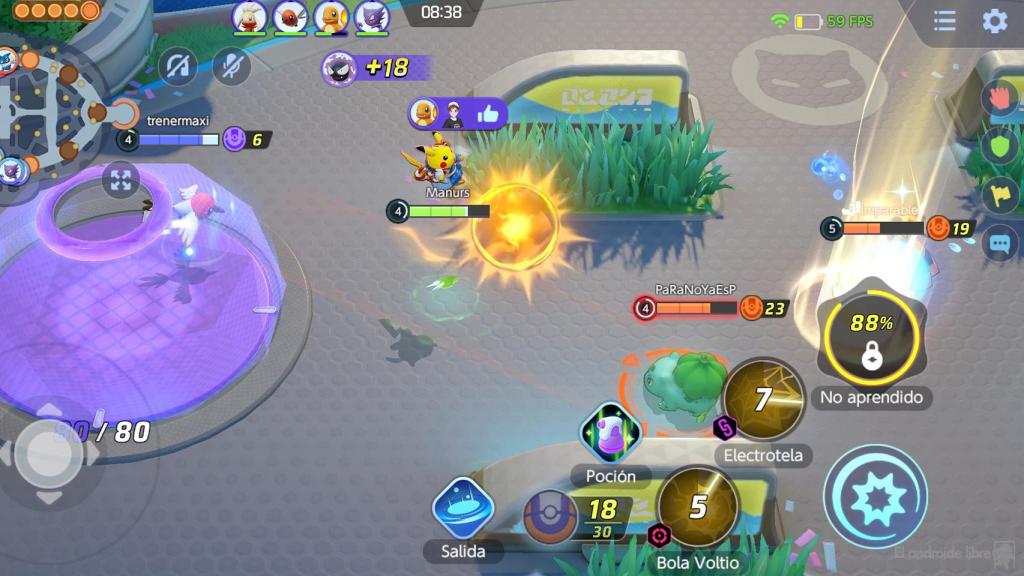The height and width of the screenshot is (576, 1024).
Task: Toggle the muted microphone icon
Action: pyautogui.click(x=232, y=67)
